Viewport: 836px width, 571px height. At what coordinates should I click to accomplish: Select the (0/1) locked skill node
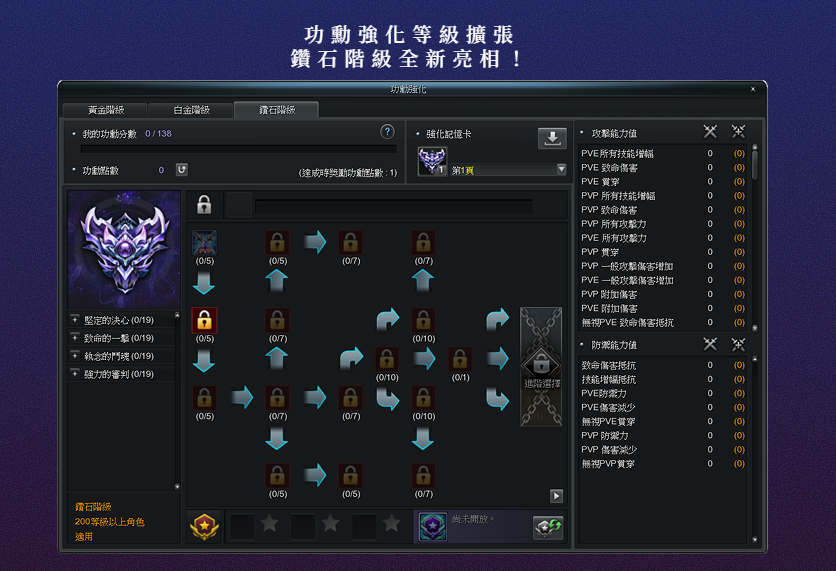(460, 359)
